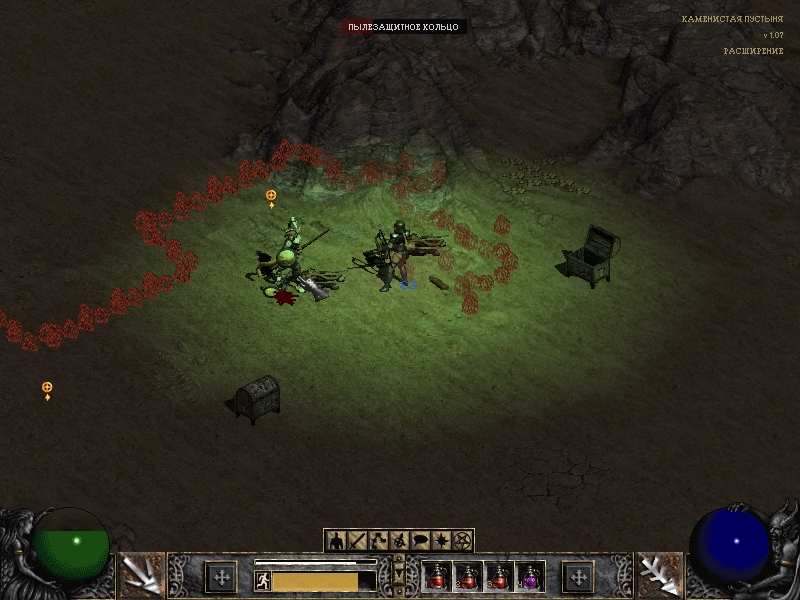This screenshot has height=600, width=800.
Task: Click the cross button right of the belt
Action: tap(578, 577)
